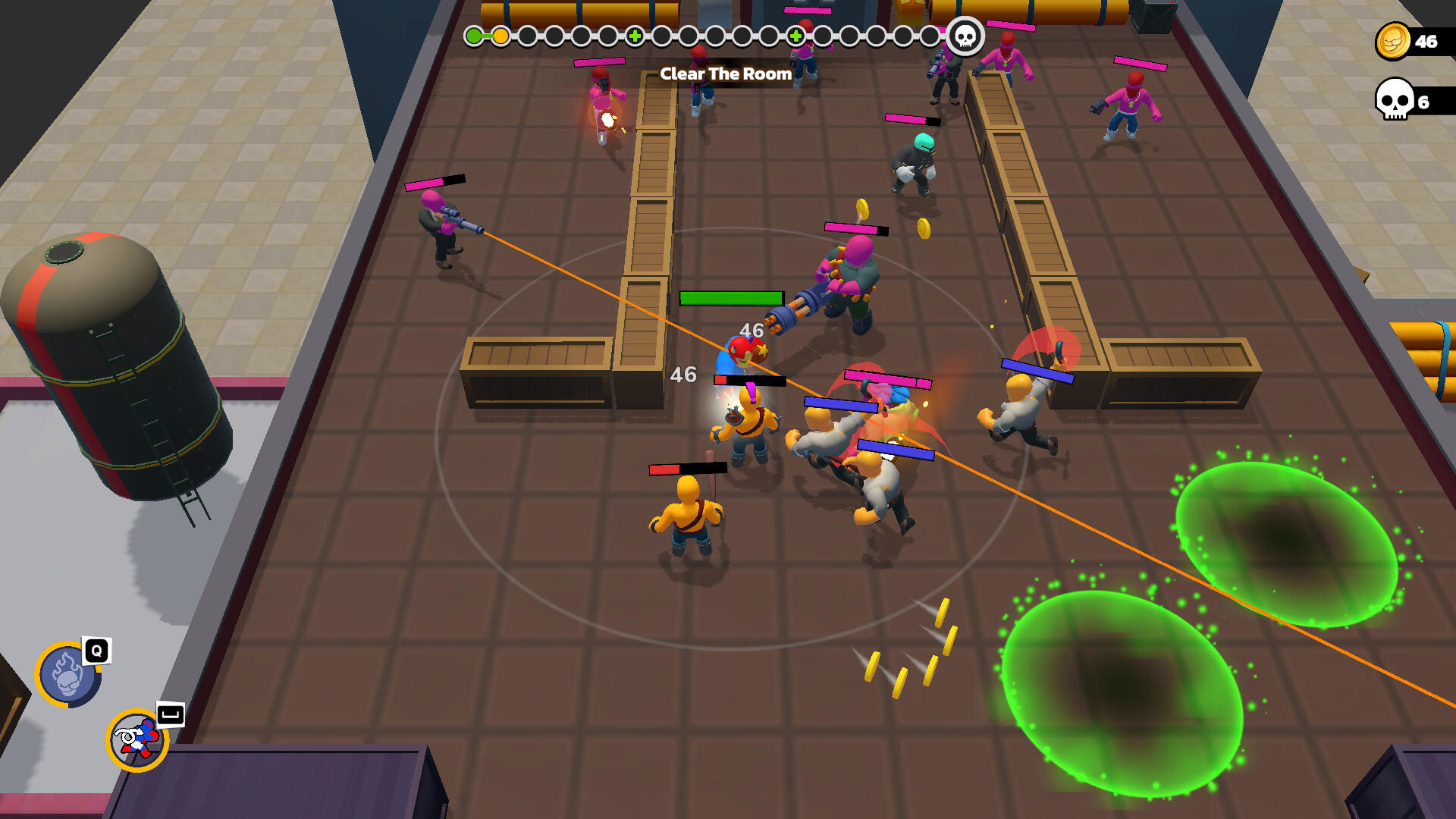Click the Clear The Room objective banner
The width and height of the screenshot is (1456, 819).
(x=726, y=74)
